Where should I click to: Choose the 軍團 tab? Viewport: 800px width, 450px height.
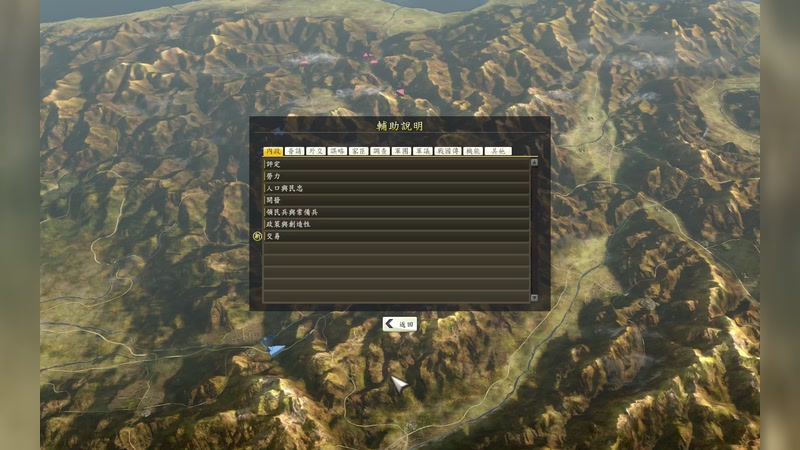[x=401, y=151]
